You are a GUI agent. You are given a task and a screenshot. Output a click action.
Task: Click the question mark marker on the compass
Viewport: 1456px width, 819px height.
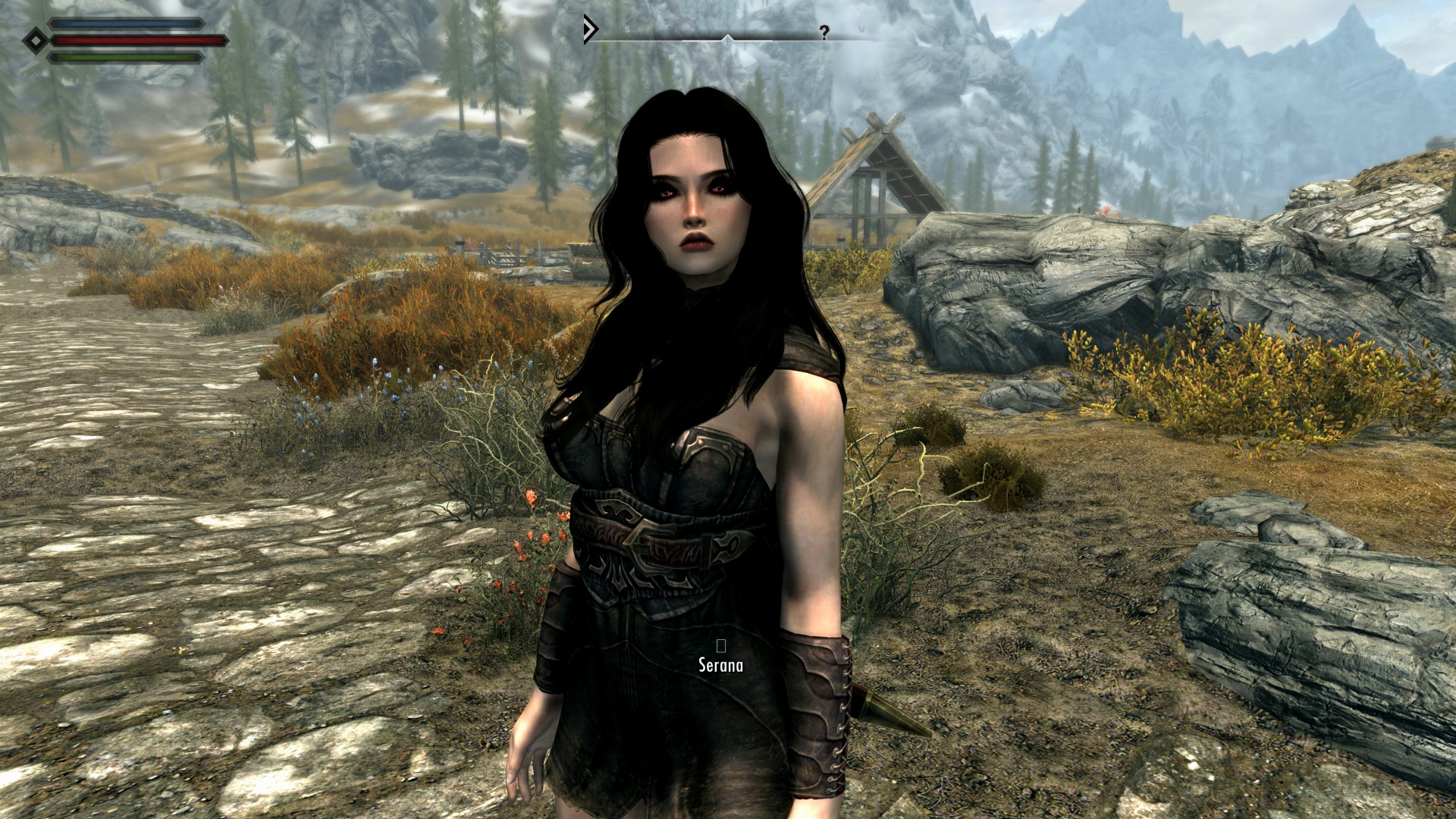[x=824, y=32]
